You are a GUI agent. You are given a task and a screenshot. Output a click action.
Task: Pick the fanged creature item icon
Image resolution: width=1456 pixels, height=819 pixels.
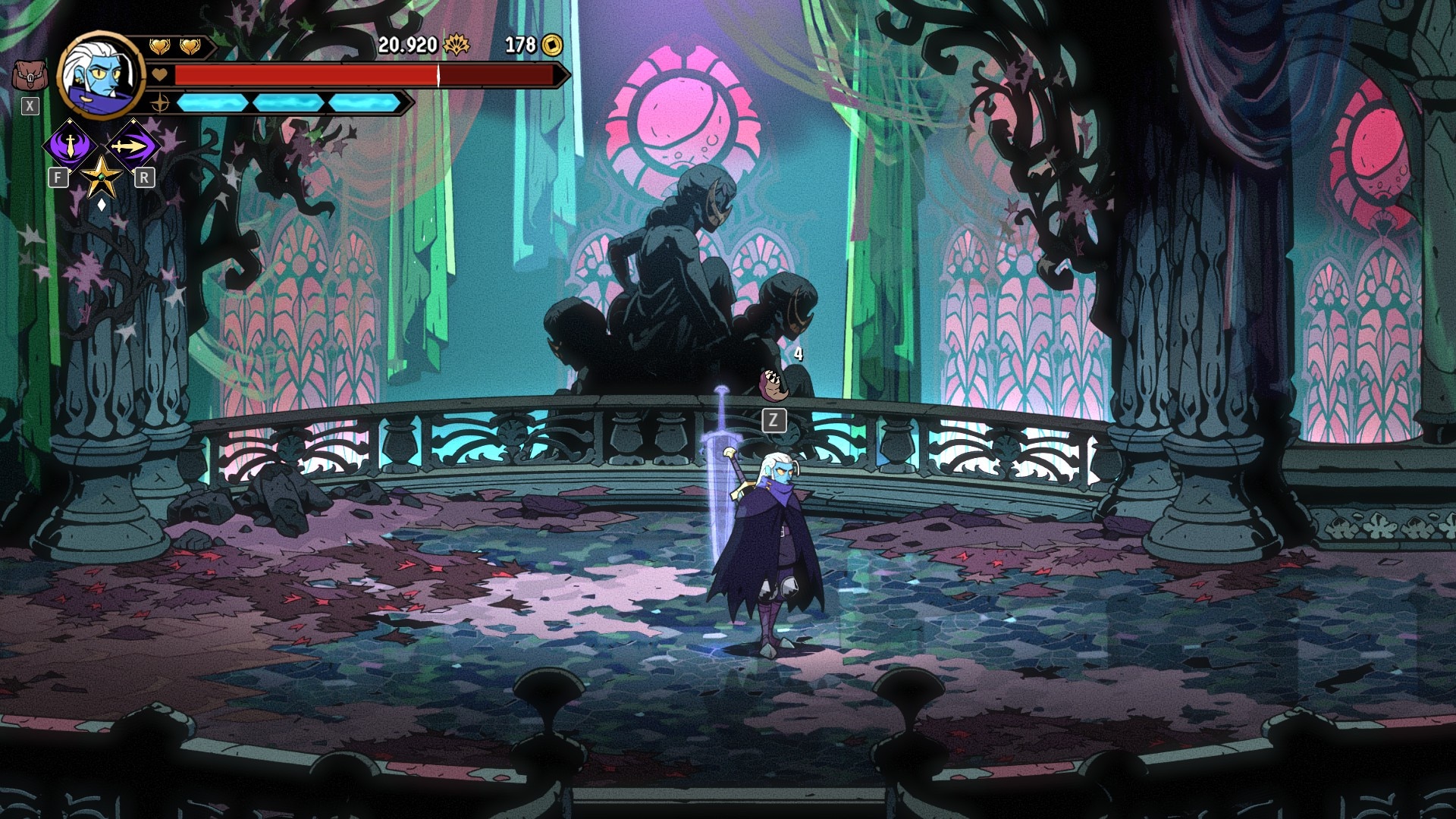(775, 384)
